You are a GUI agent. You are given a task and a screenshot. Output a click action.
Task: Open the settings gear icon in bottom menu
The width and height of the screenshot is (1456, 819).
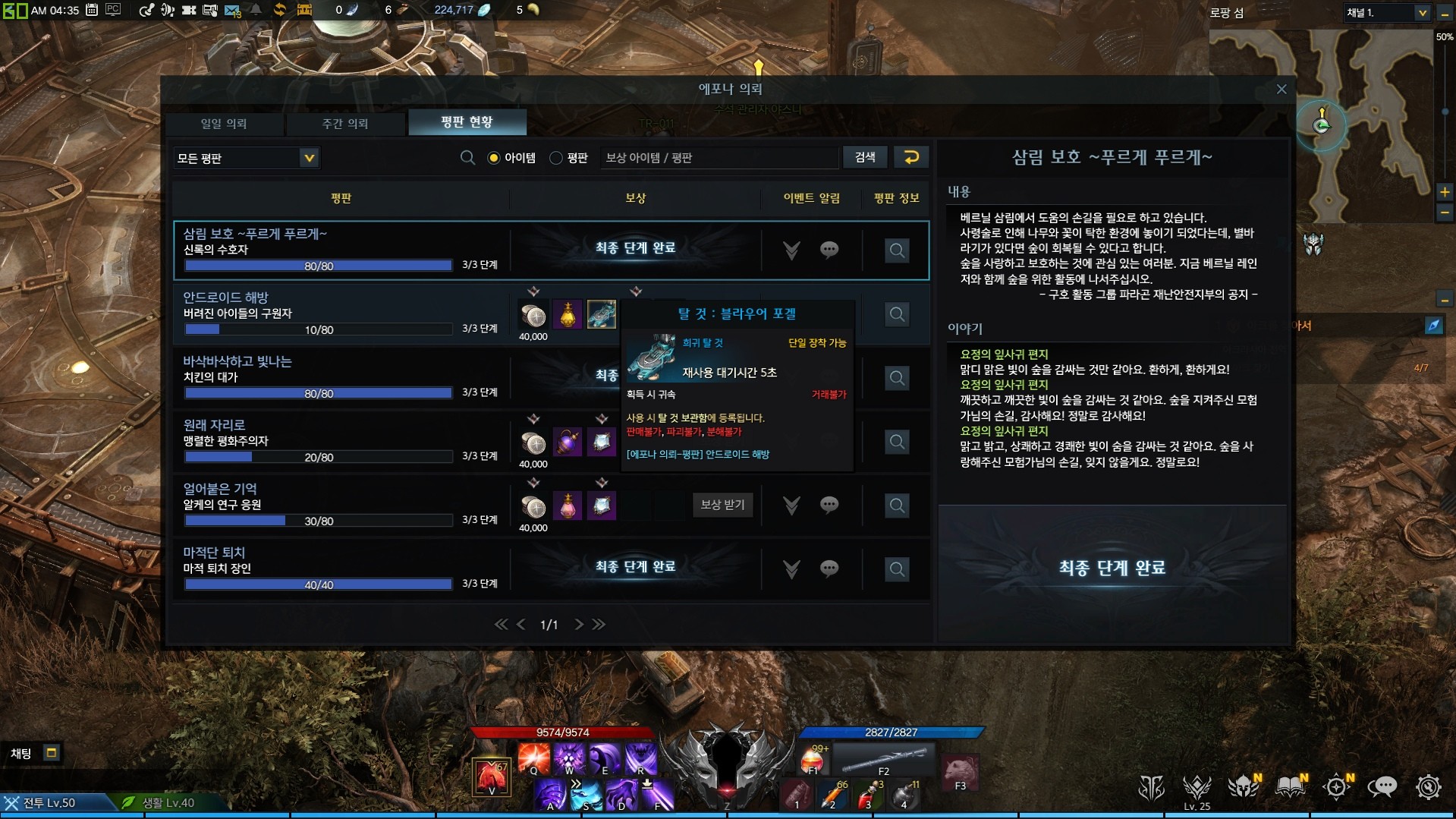(x=1428, y=787)
